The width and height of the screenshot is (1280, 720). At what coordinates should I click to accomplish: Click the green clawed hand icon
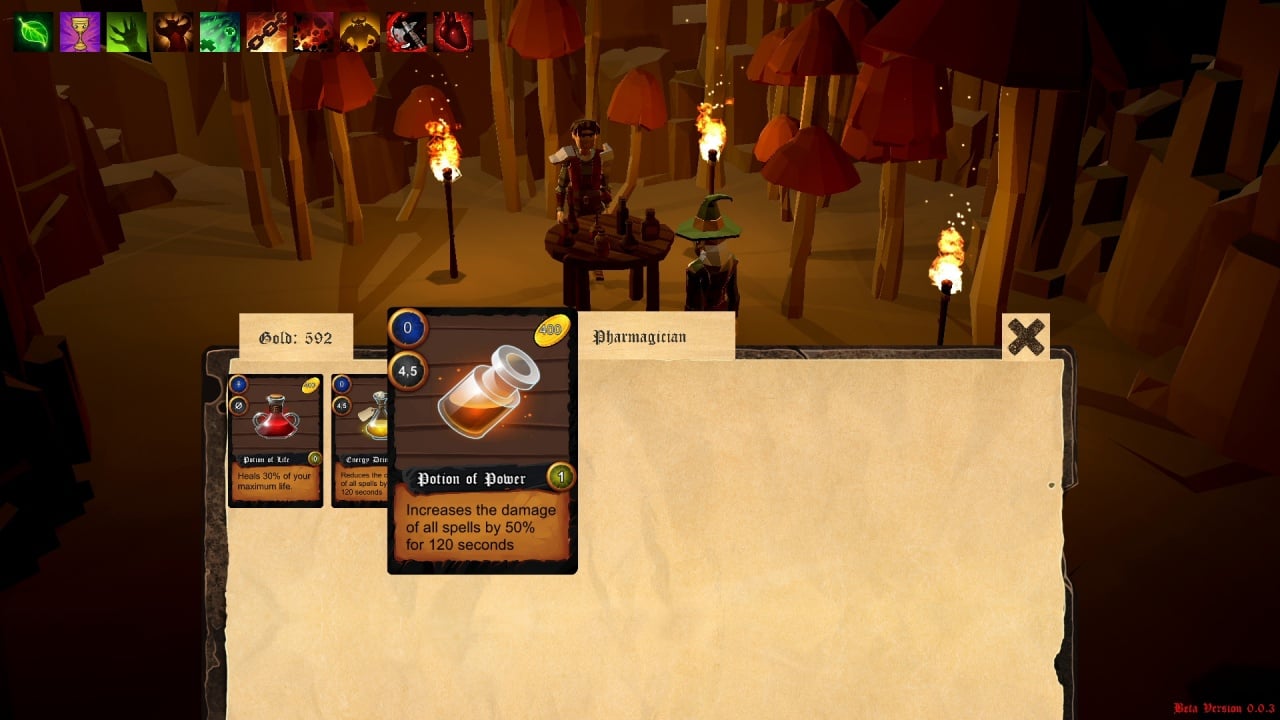coord(127,32)
